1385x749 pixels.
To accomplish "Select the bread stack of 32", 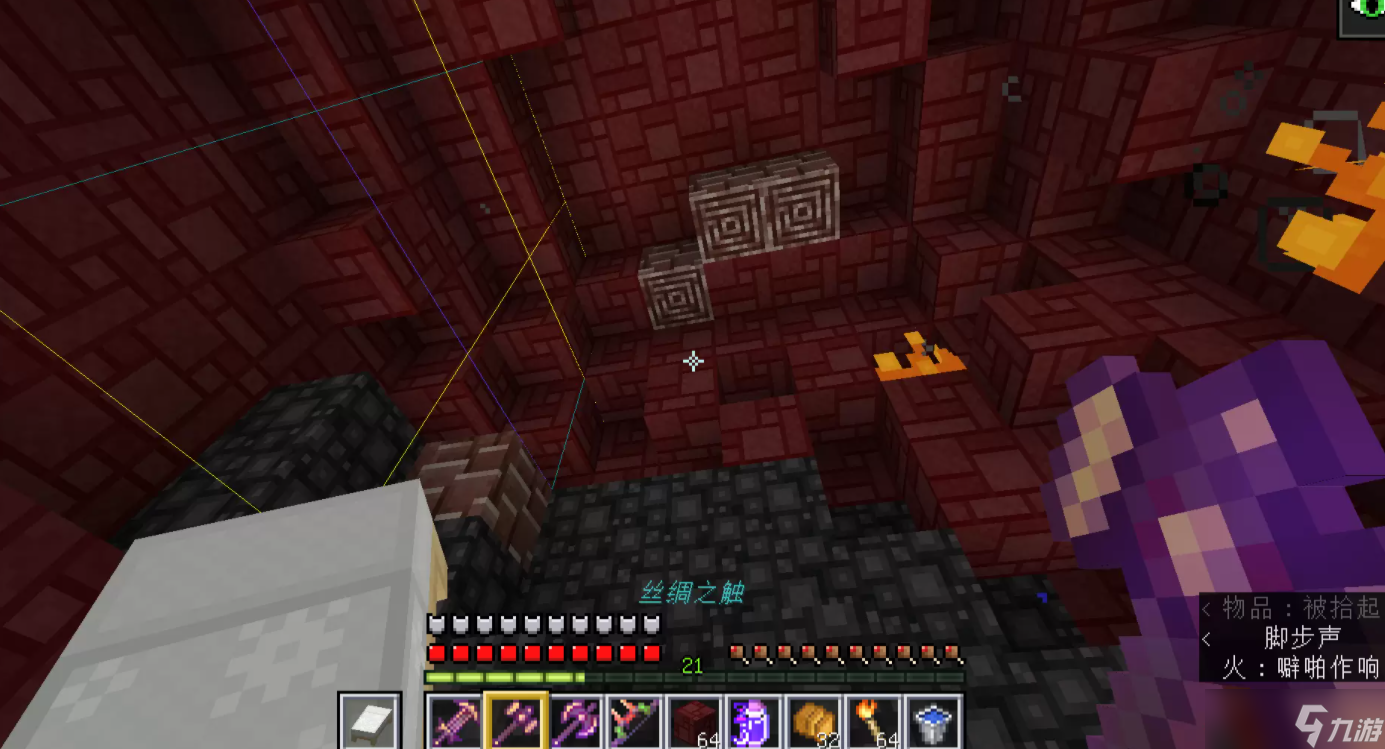I will point(815,720).
